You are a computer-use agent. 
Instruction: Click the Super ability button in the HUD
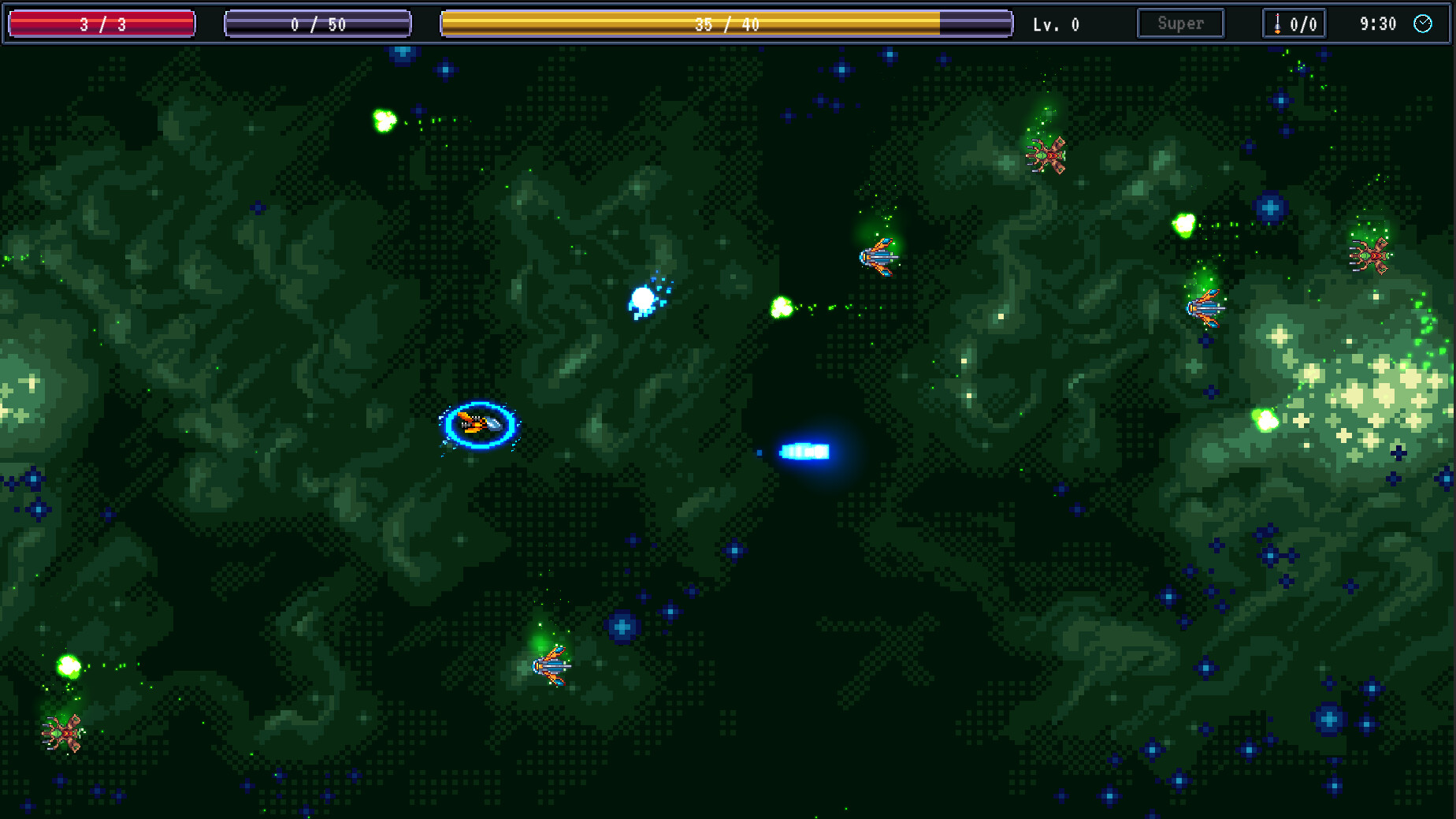click(1180, 23)
